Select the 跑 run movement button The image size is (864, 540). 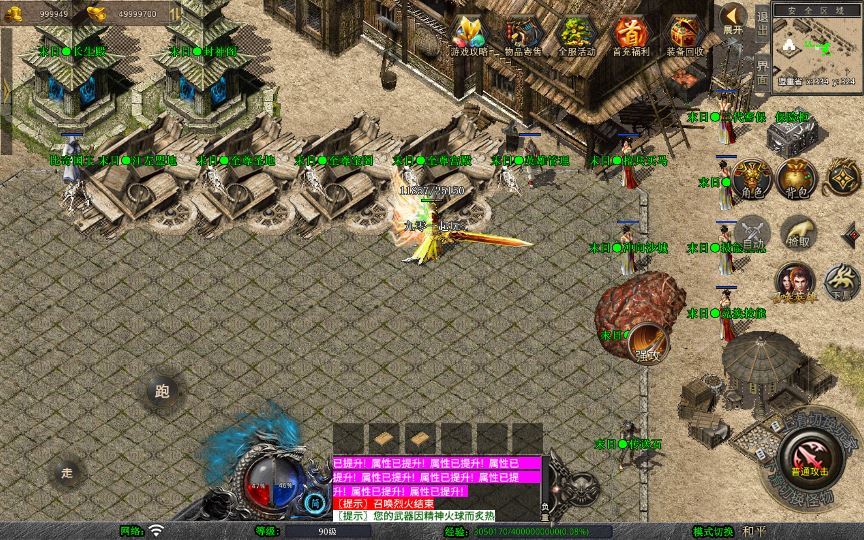pyautogui.click(x=162, y=391)
